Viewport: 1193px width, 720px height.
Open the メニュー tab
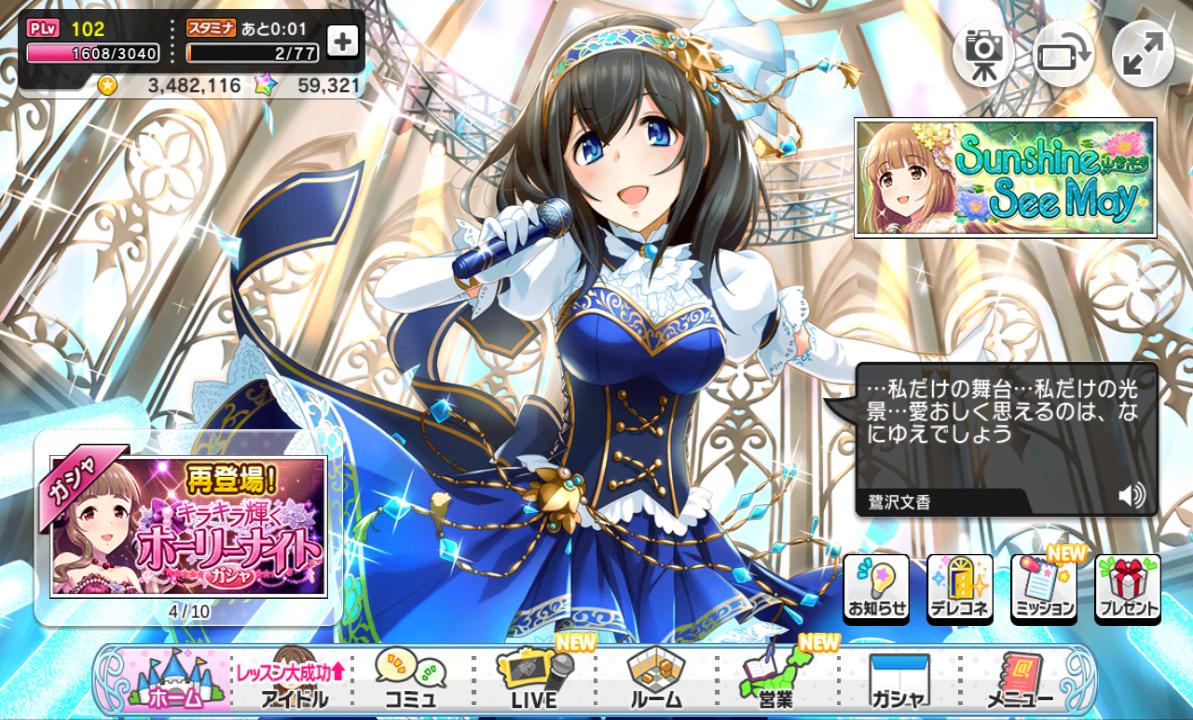pos(1020,681)
